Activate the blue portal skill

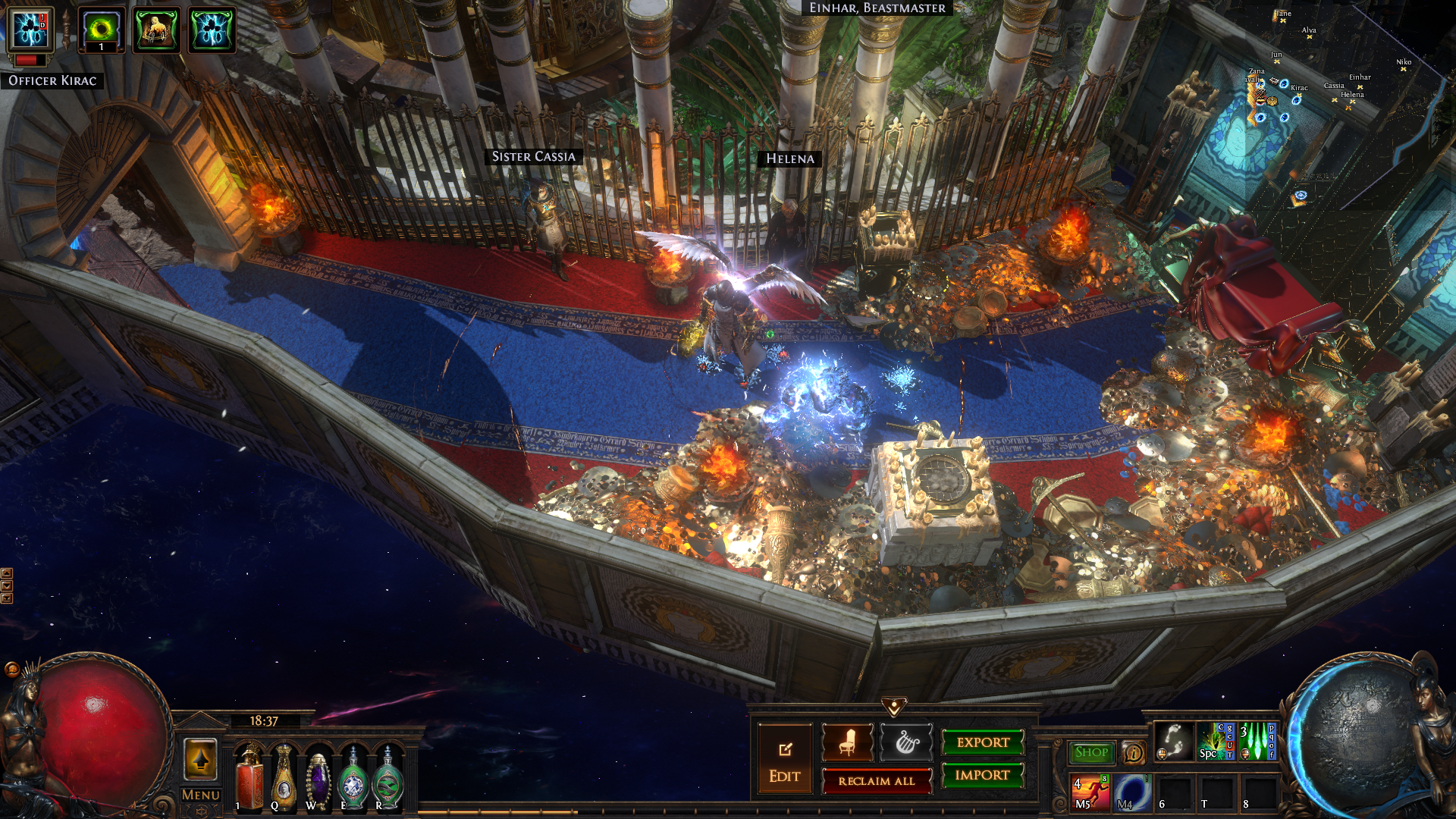pyautogui.click(x=1132, y=792)
